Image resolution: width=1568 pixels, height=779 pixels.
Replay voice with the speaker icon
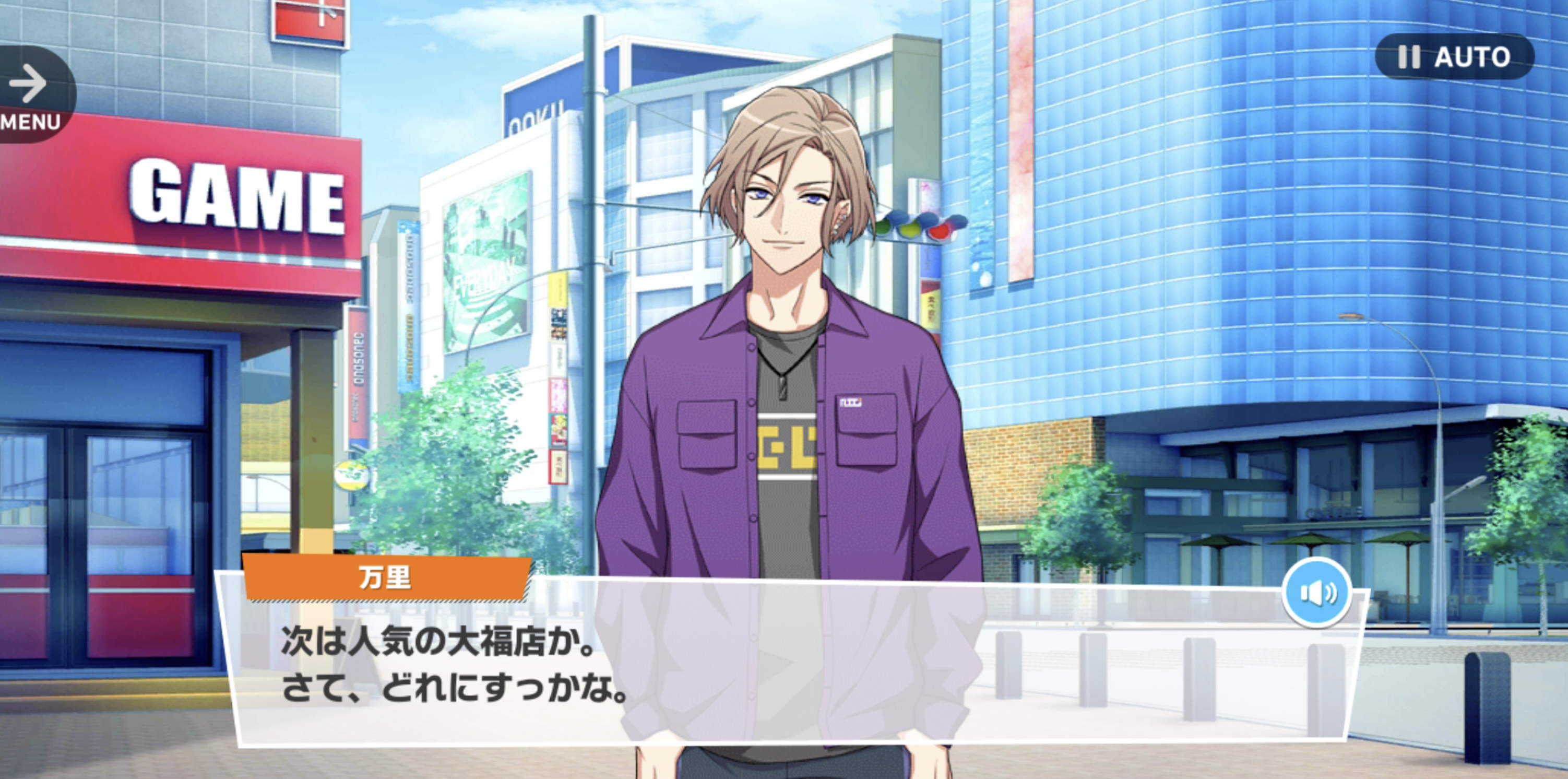click(1317, 593)
